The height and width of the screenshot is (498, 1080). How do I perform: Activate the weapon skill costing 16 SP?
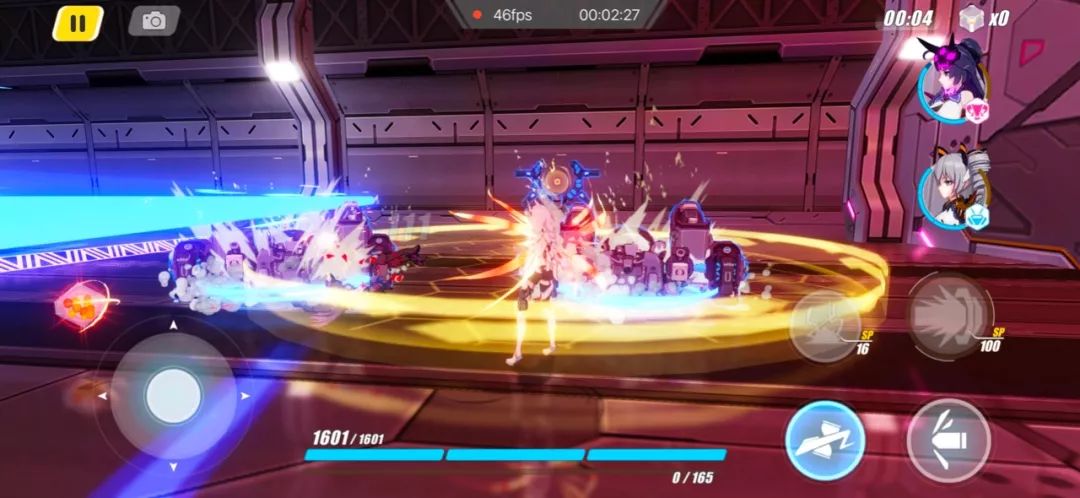coord(826,324)
